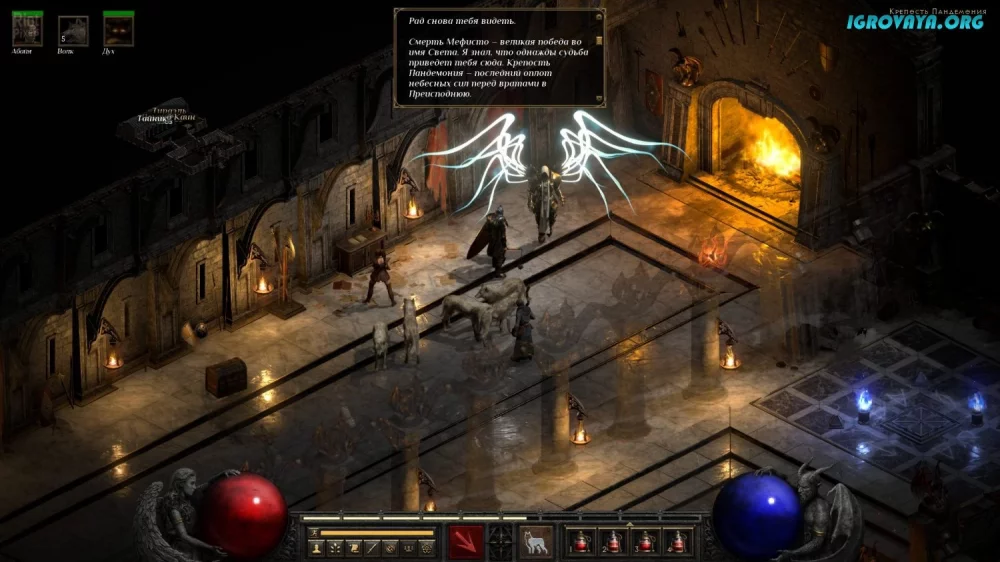Toggle the run/walk icon beside stamina bar
This screenshot has height=562, width=1000.
coord(314,532)
